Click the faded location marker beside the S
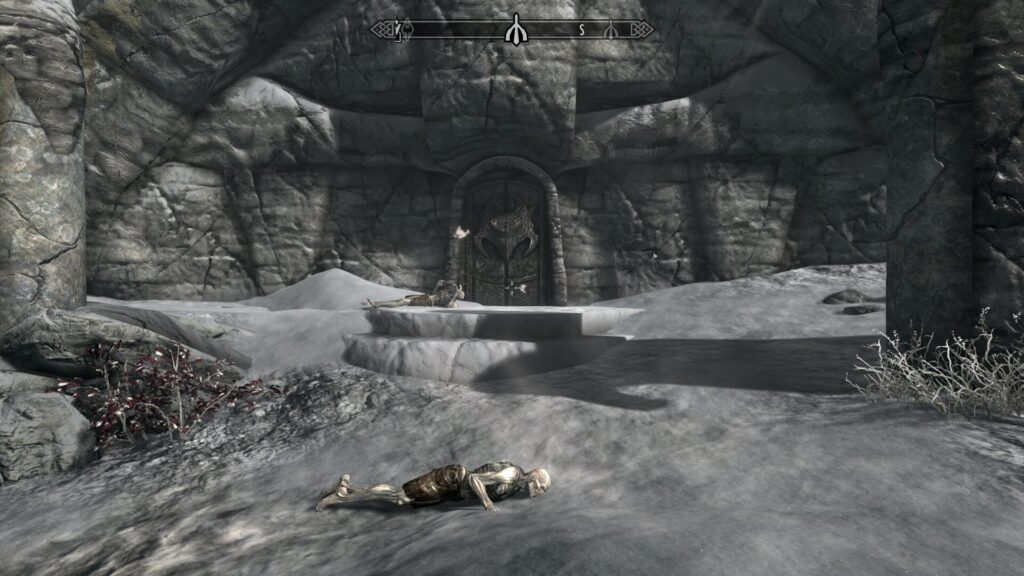Viewport: 1024px width, 576px height. pos(609,30)
